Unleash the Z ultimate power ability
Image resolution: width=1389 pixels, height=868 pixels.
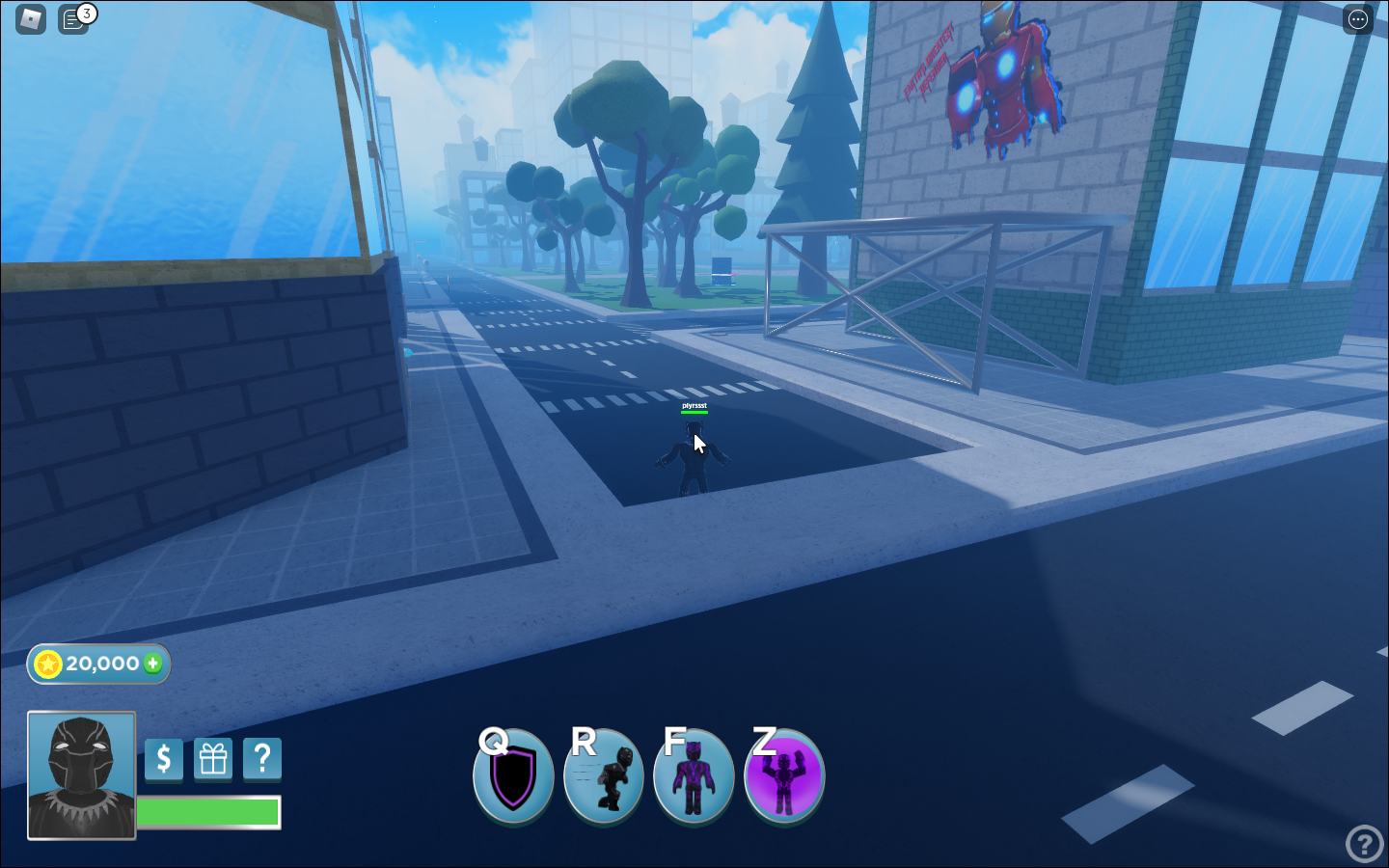point(783,776)
